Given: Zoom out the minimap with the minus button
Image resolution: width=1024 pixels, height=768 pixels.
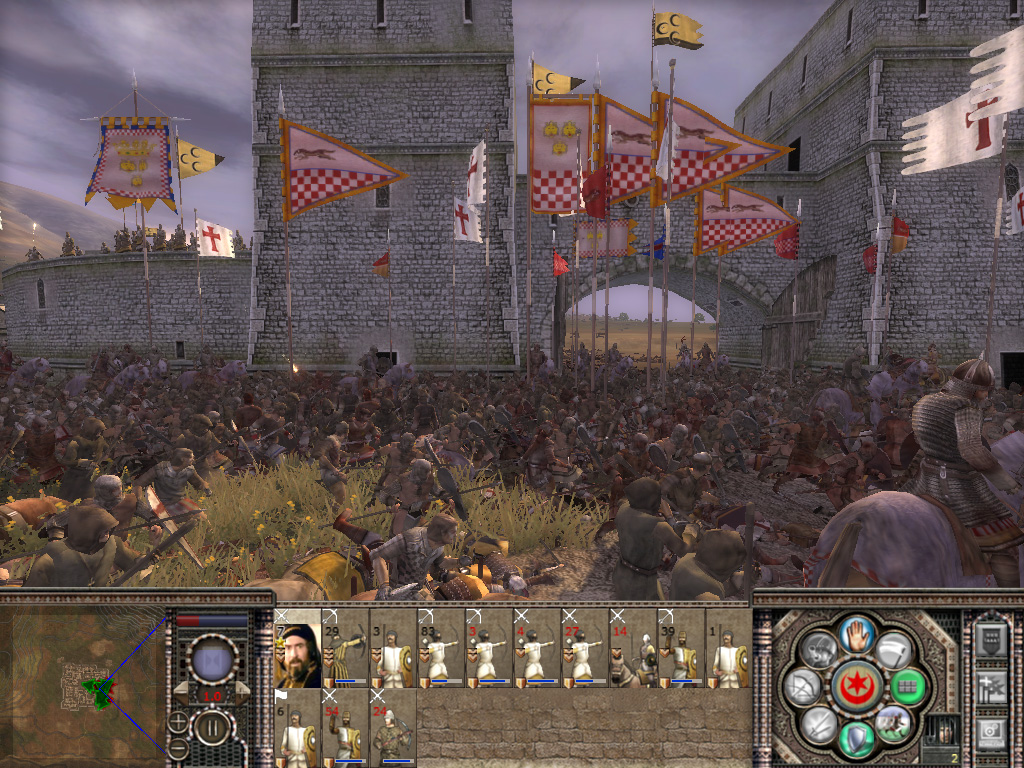Looking at the screenshot, I should click(178, 747).
